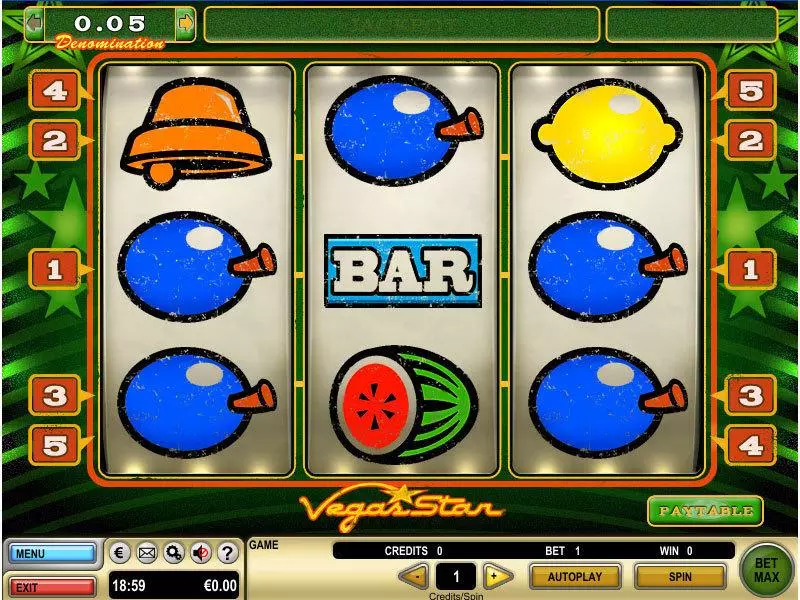Open the gear settings icon
The image size is (800, 600).
point(174,553)
